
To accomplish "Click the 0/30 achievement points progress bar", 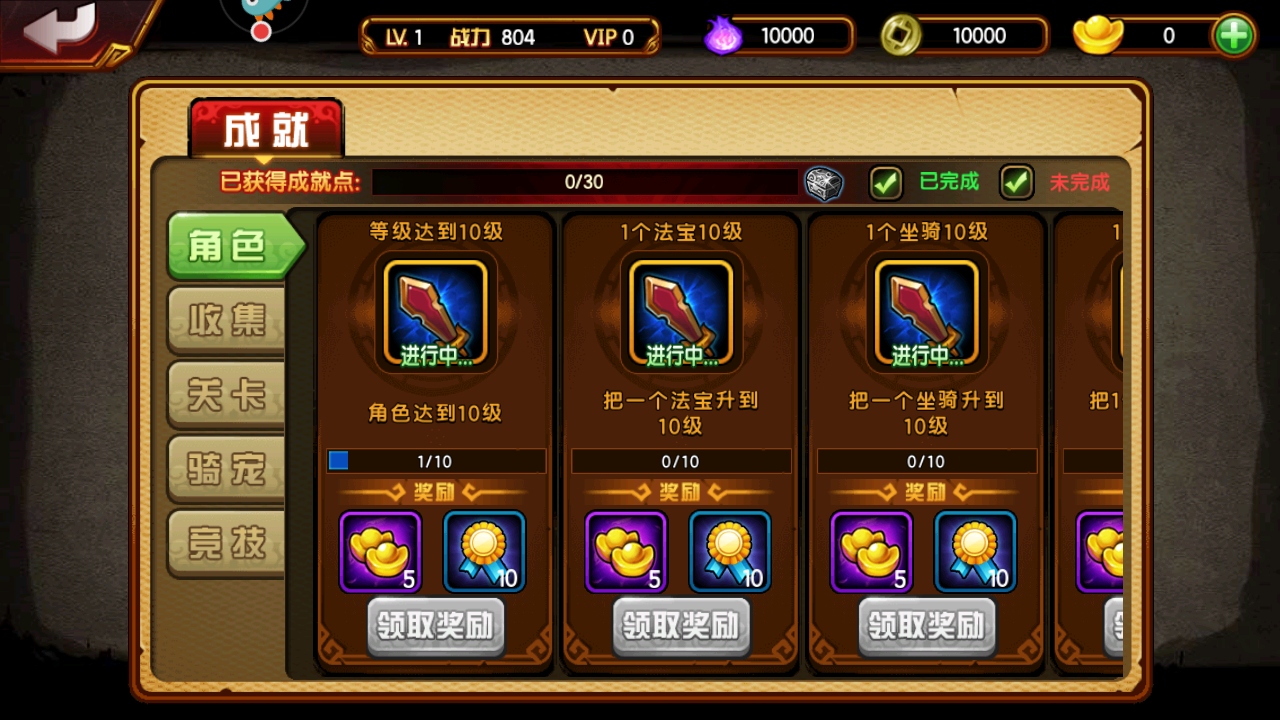I will pyautogui.click(x=585, y=184).
